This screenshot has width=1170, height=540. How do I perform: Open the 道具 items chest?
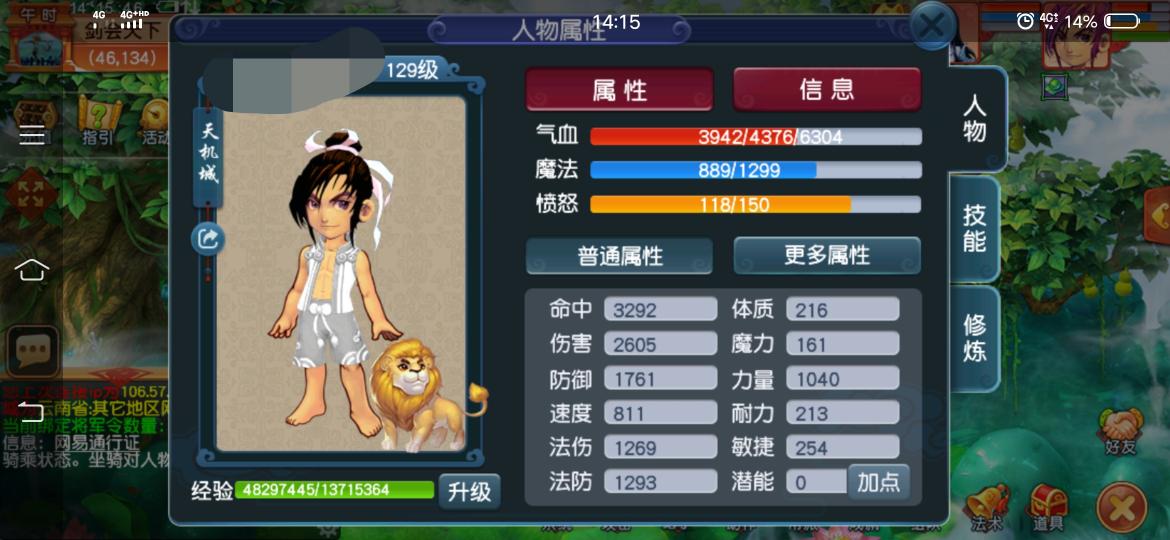(x=1049, y=505)
